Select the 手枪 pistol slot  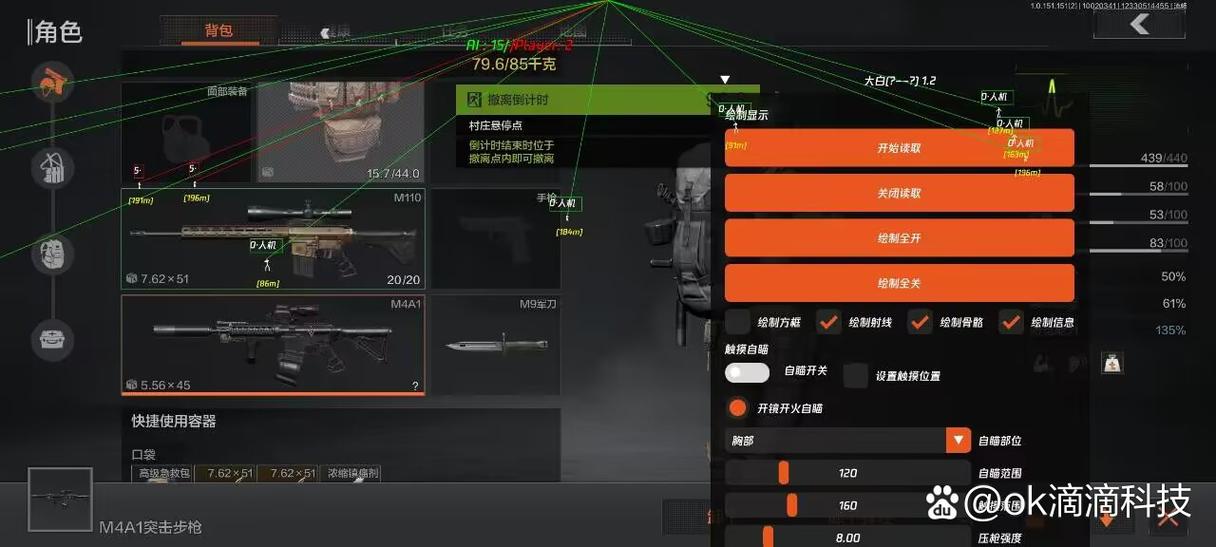pyautogui.click(x=496, y=238)
